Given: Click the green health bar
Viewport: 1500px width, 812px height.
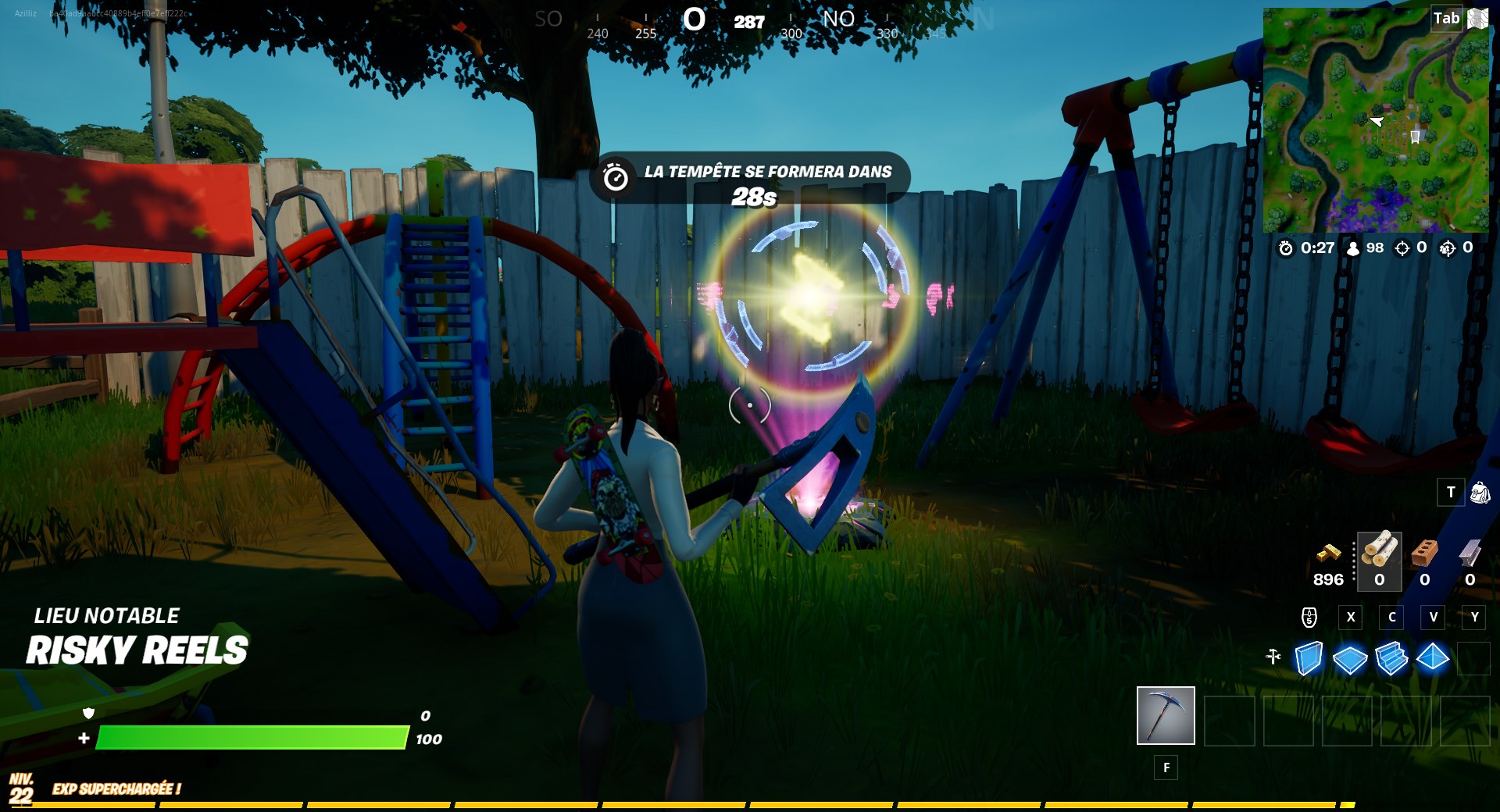Looking at the screenshot, I should (250, 737).
